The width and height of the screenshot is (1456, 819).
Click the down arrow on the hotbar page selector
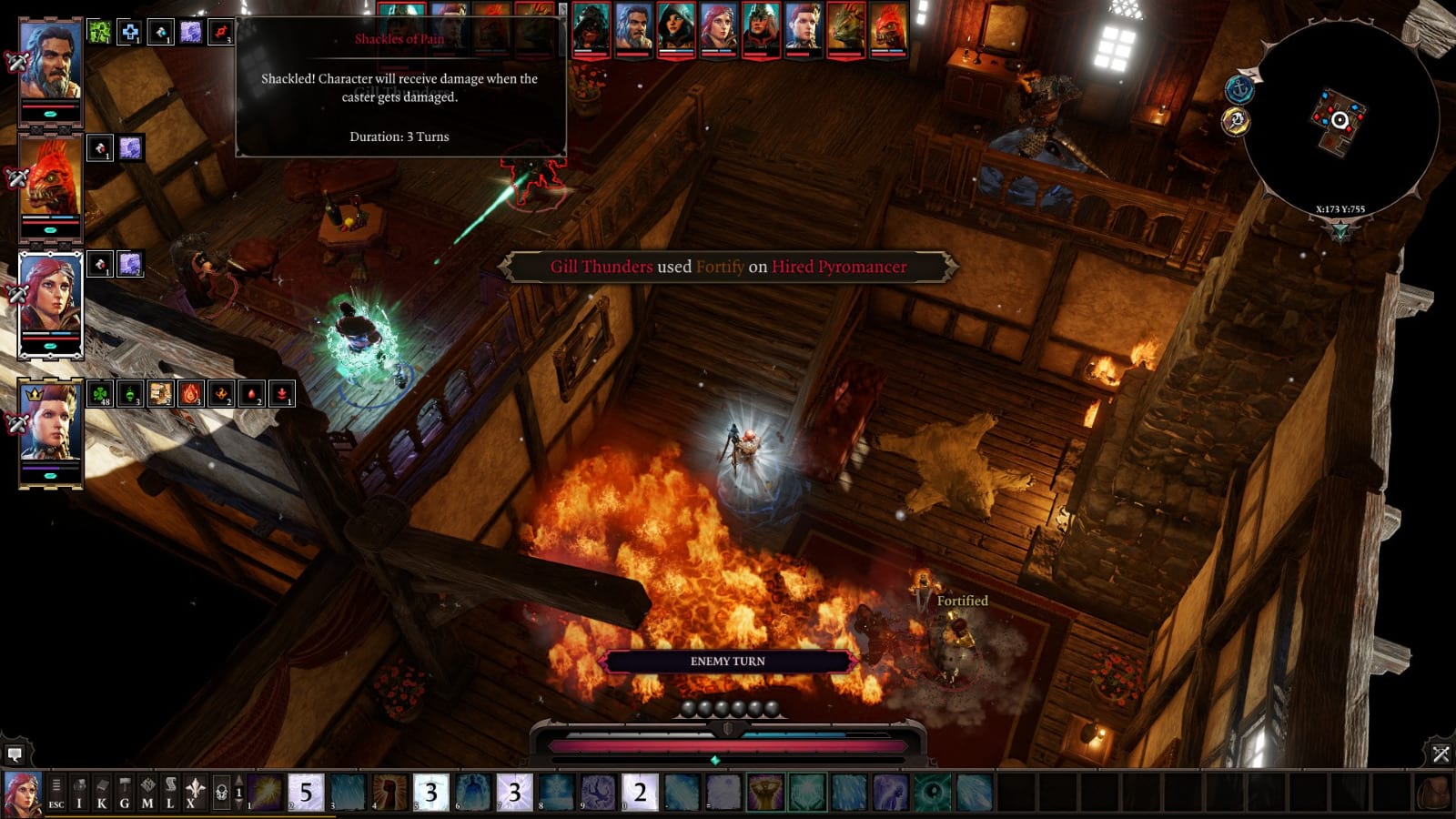click(238, 803)
